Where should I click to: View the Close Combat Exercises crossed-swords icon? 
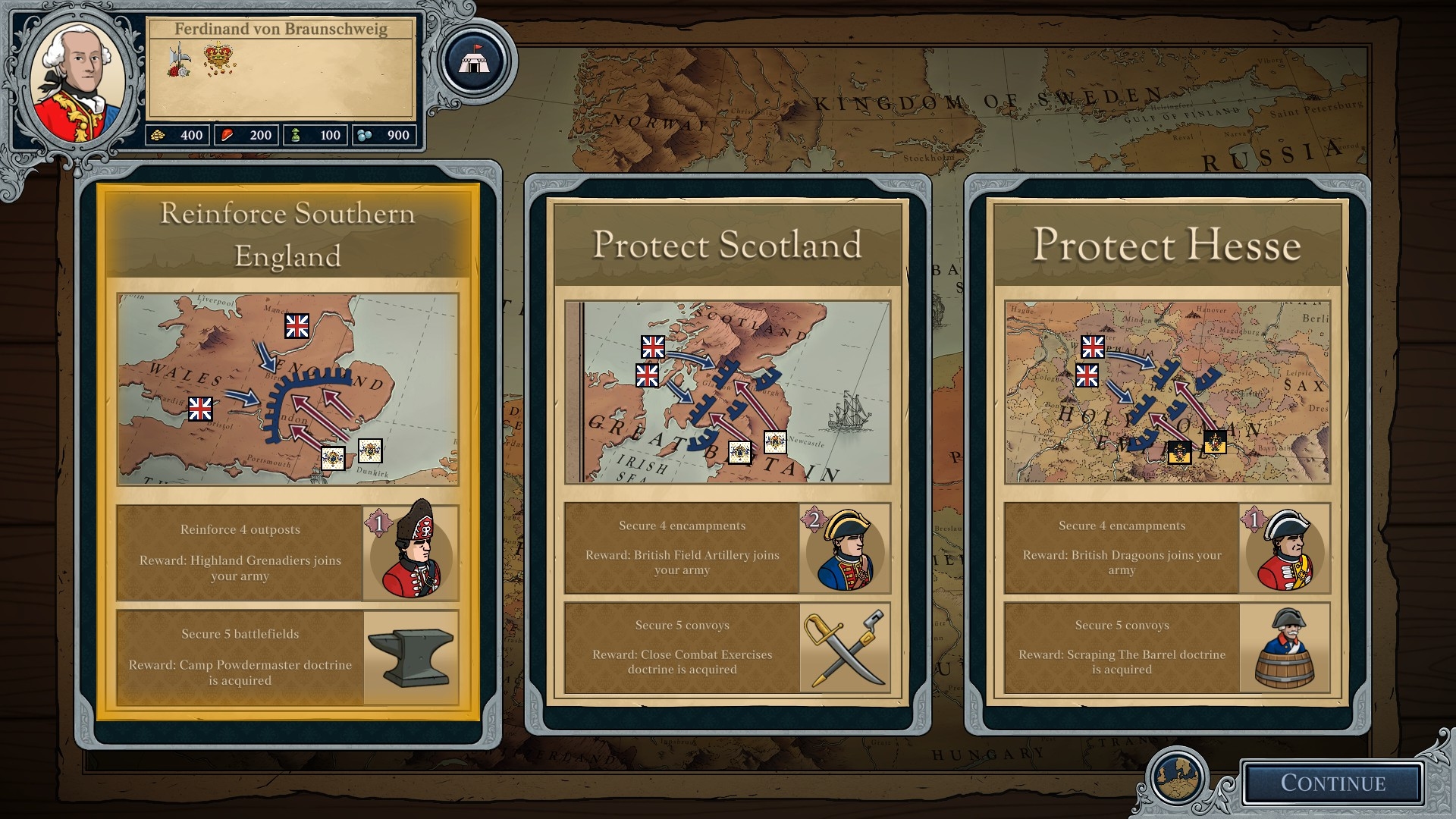tap(844, 648)
